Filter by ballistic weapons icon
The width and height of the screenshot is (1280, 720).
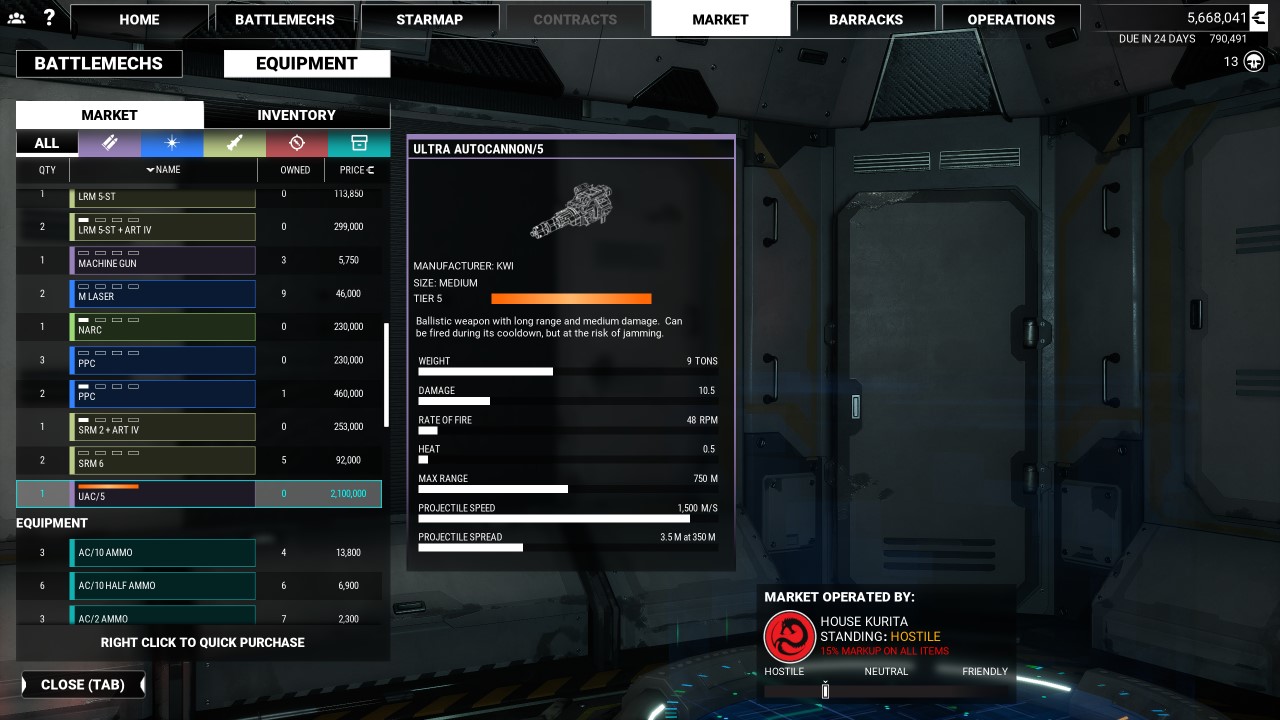pyautogui.click(x=109, y=143)
